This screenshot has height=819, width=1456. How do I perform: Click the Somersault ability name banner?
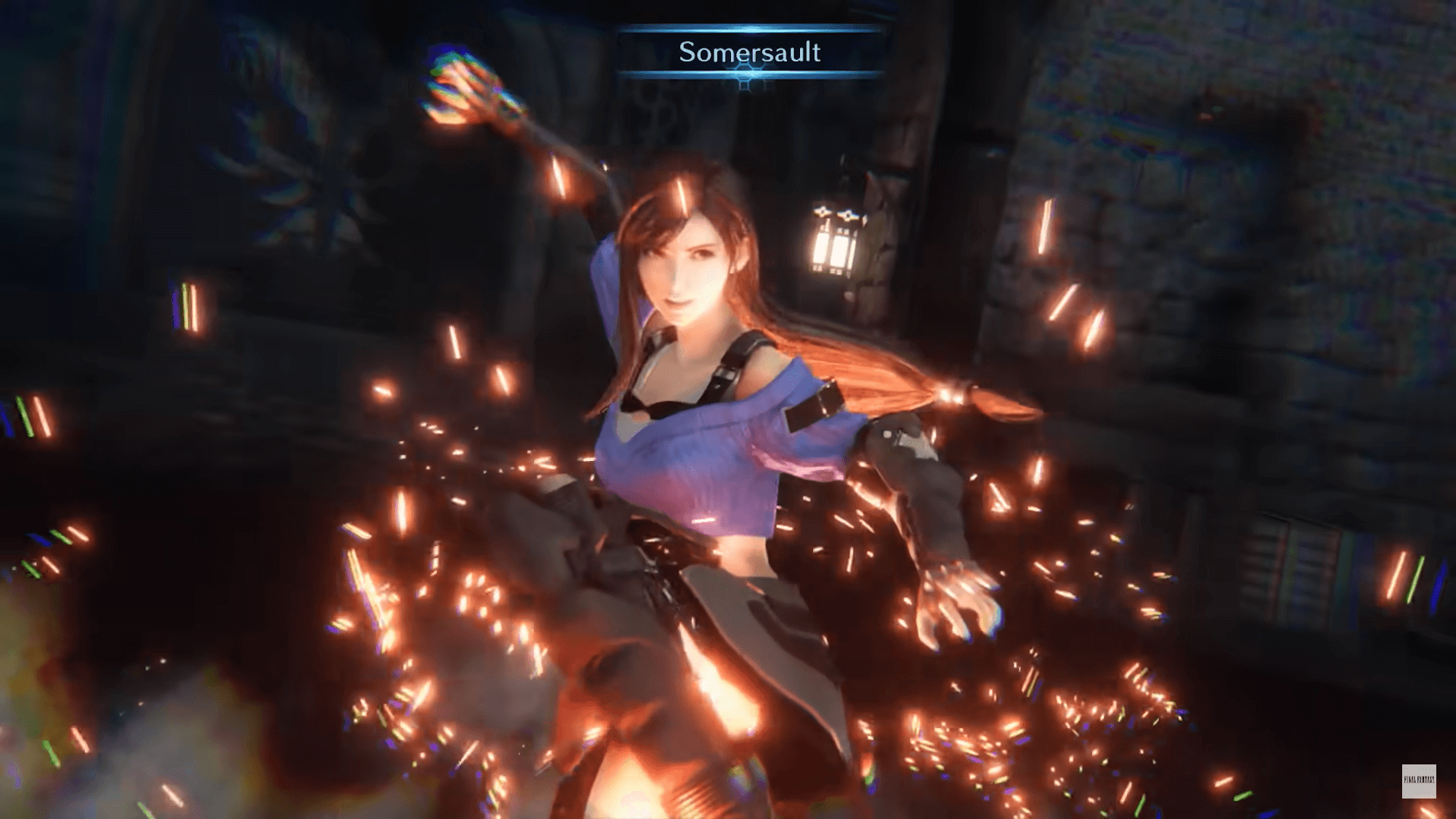pos(751,53)
